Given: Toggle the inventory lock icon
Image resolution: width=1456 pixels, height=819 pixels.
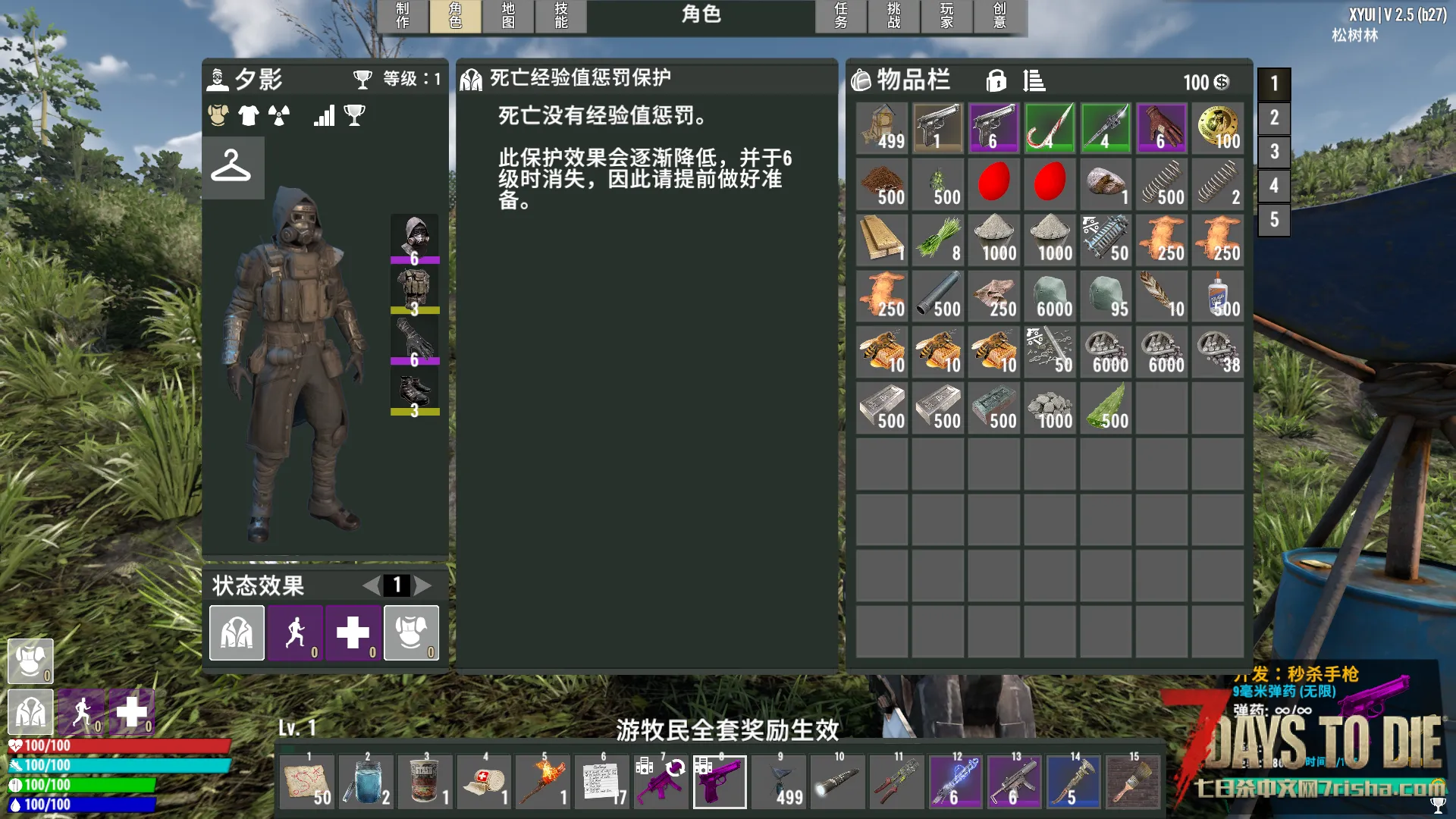Looking at the screenshot, I should [996, 80].
